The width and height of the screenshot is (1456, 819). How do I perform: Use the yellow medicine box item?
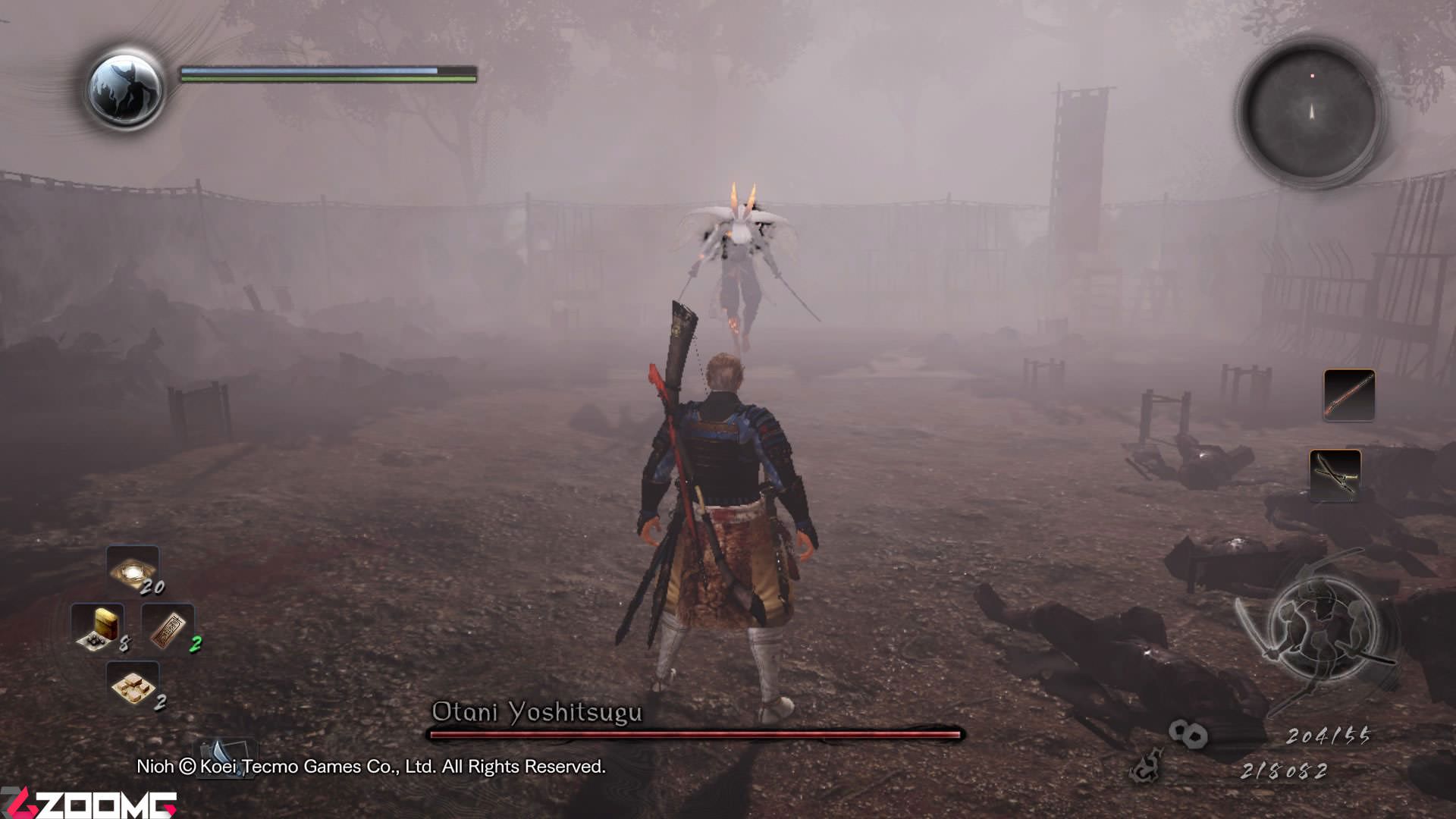click(98, 628)
